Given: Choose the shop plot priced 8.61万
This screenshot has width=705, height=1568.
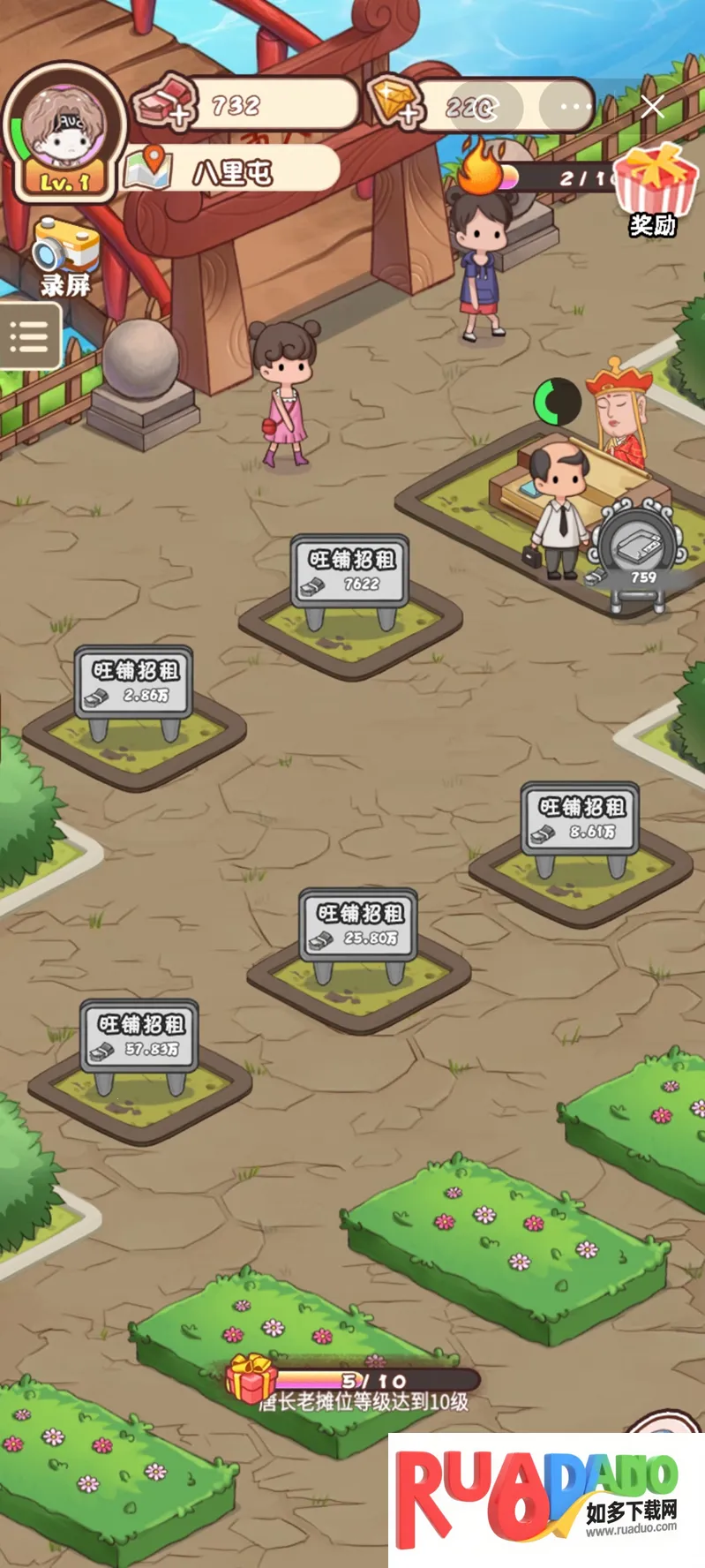Looking at the screenshot, I should (x=580, y=819).
